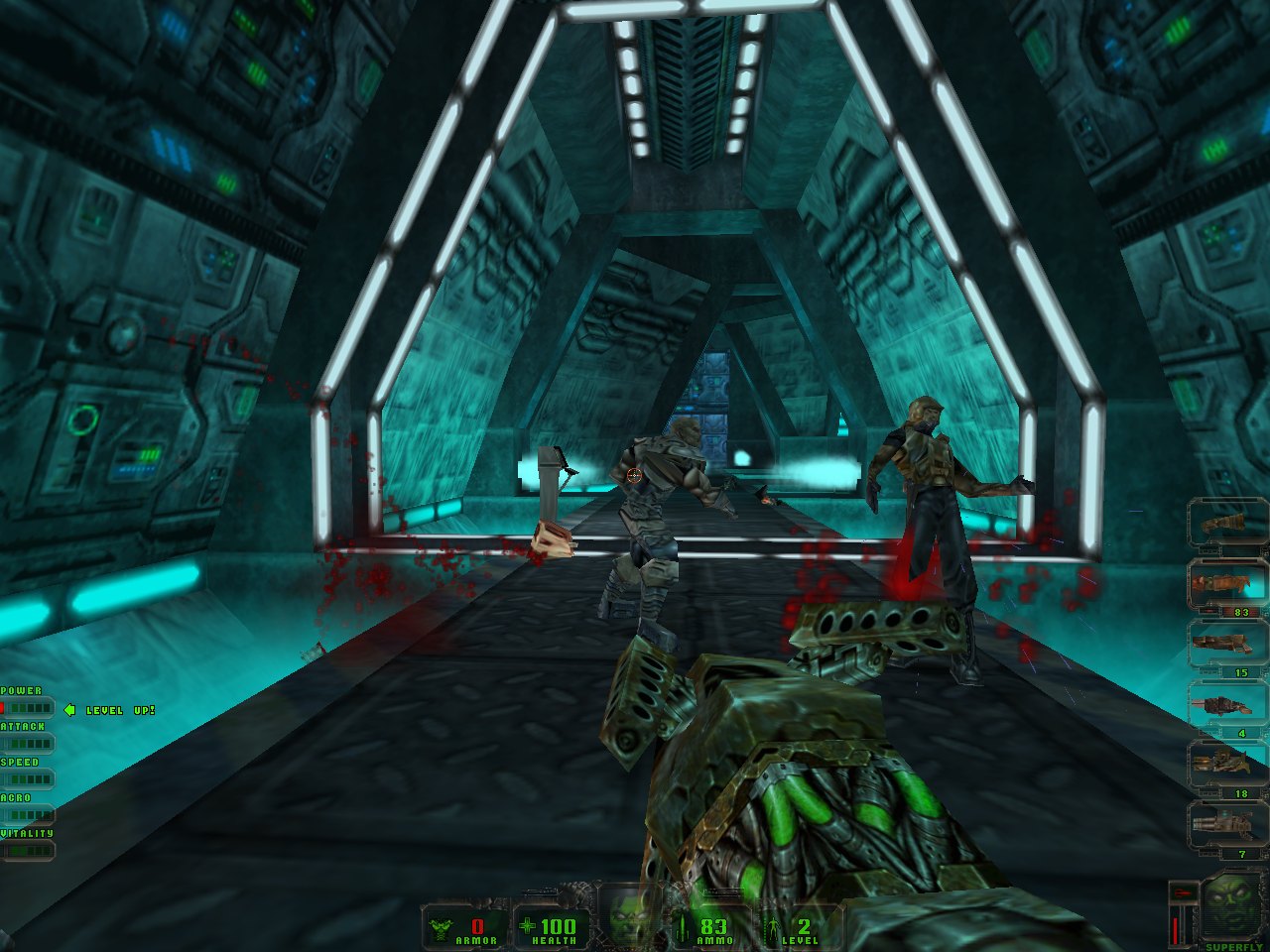
Task: Click the bullet icon beside the ammo counter
Action: (681, 927)
